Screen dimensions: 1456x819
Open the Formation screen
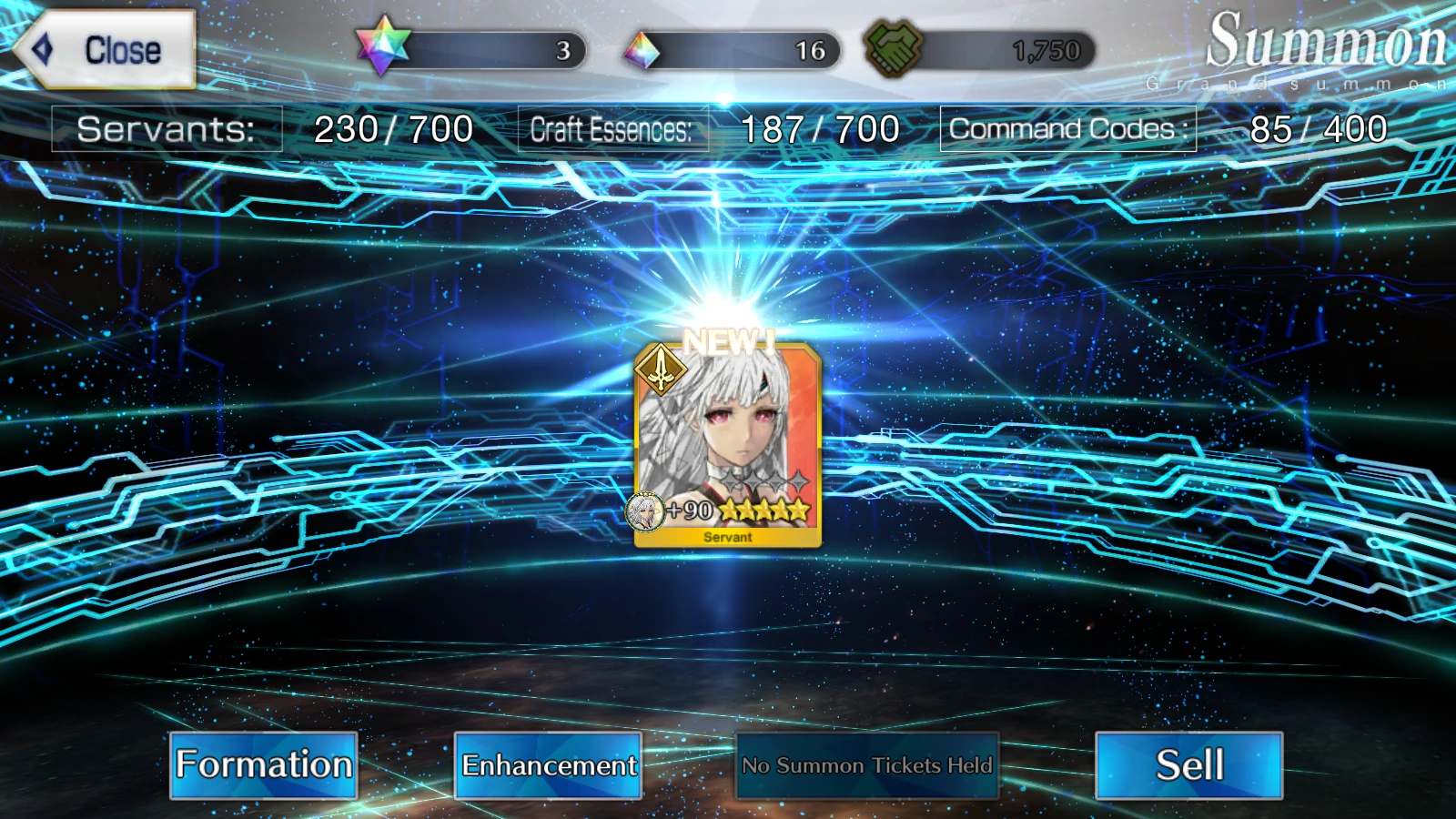263,765
